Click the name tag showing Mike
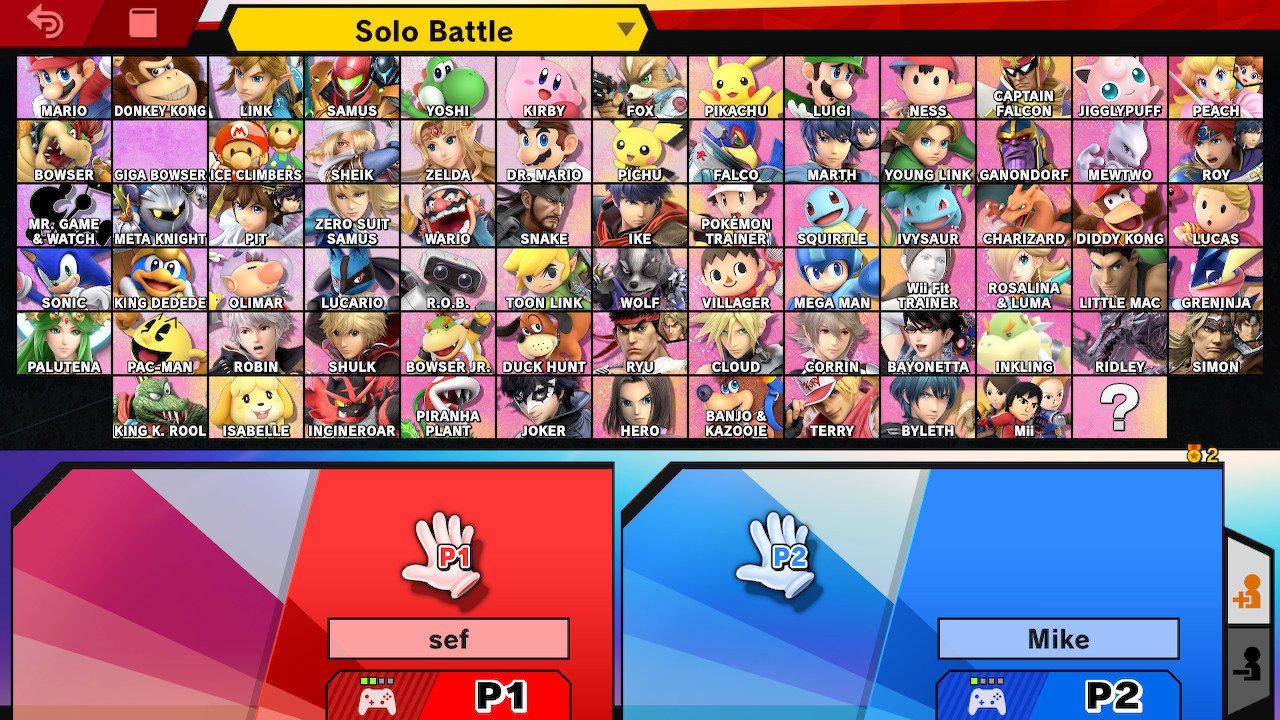Viewport: 1280px width, 720px height. 1058,638
